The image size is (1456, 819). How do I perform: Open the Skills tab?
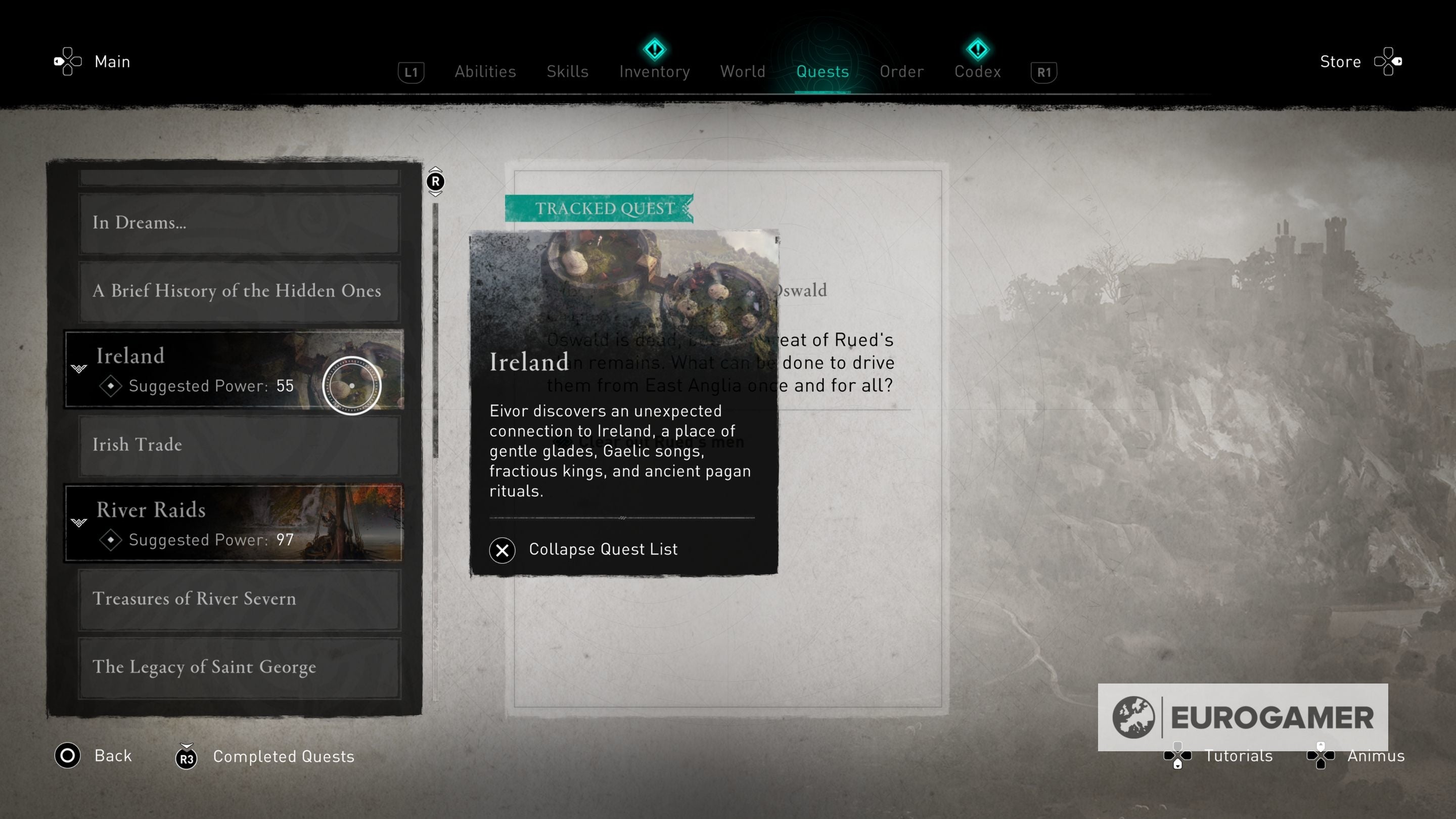567,71
